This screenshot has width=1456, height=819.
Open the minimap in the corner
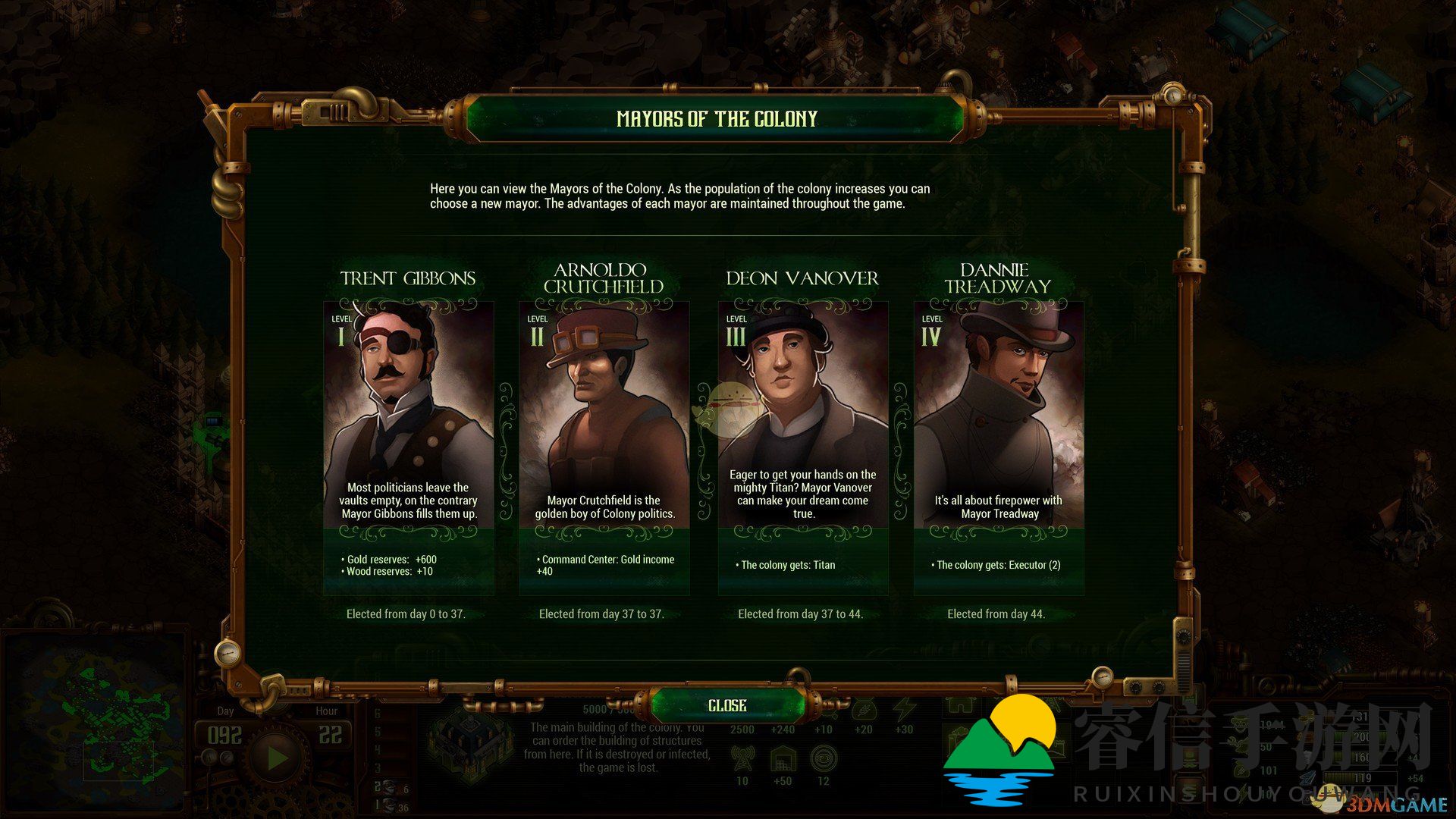tap(95, 711)
